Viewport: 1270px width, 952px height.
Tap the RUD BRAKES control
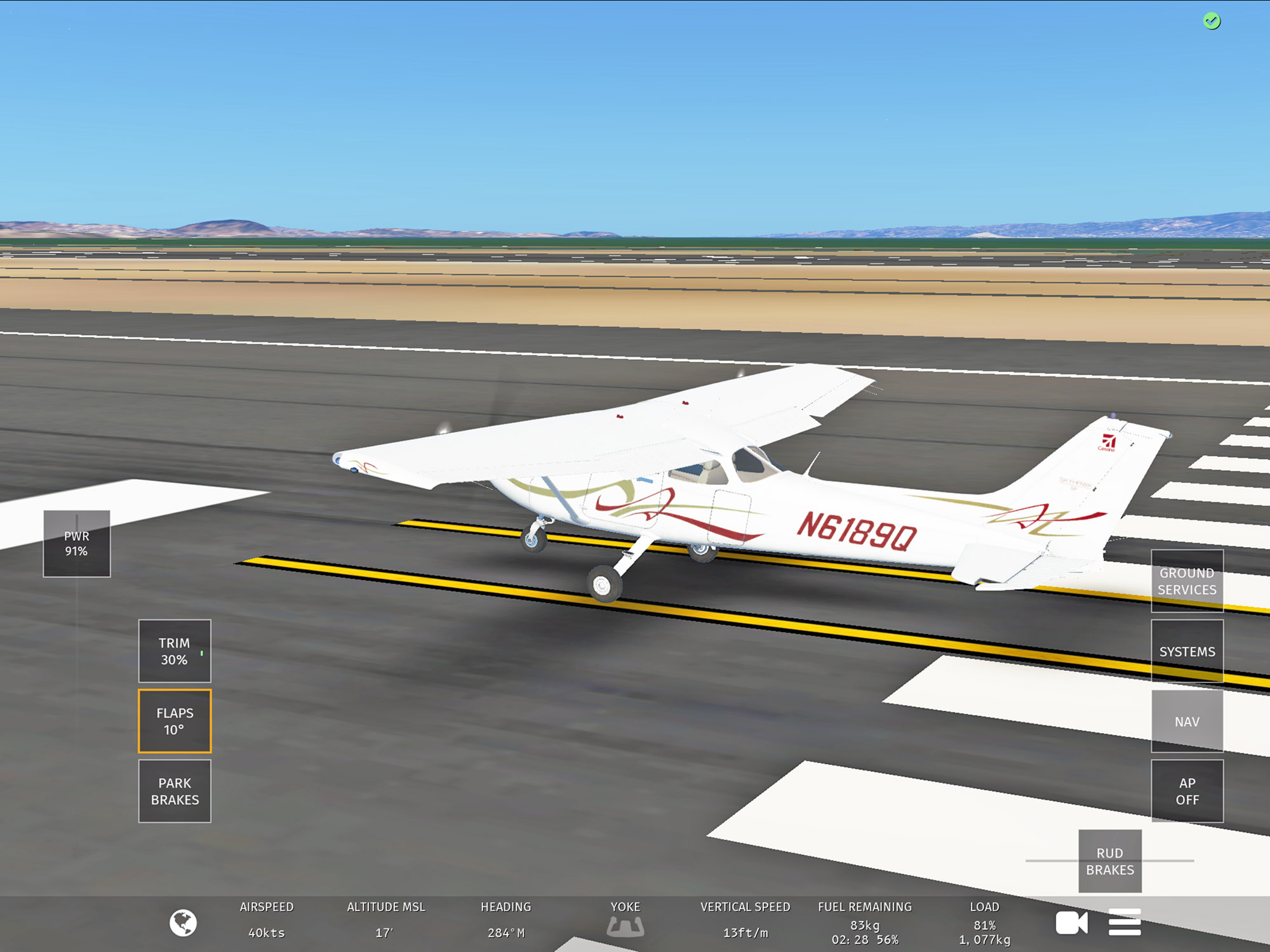(x=1110, y=861)
